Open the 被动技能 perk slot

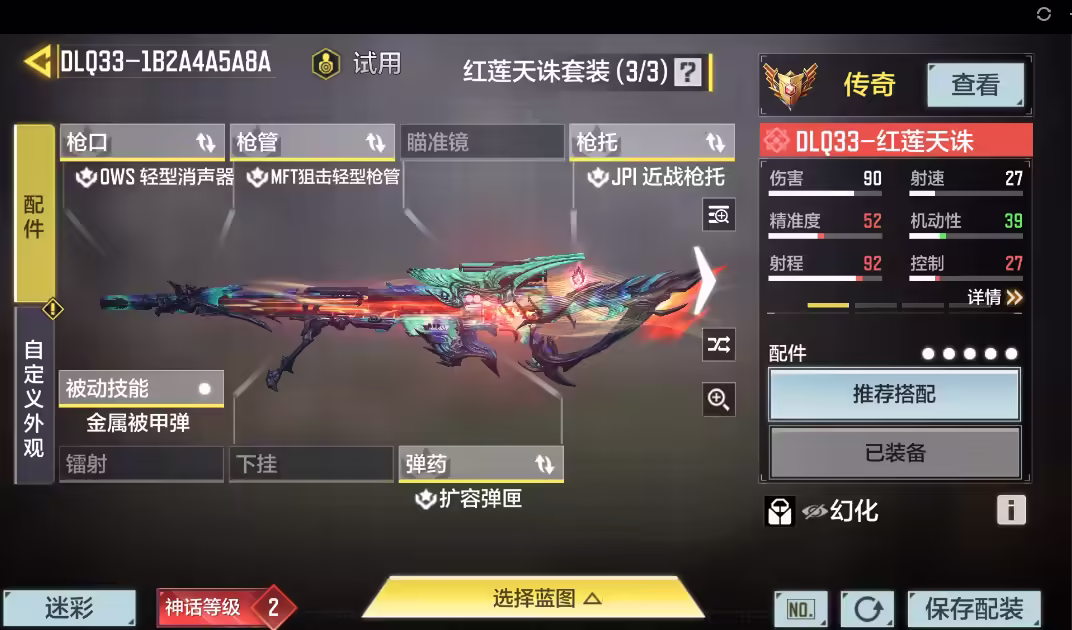pyautogui.click(x=140, y=388)
